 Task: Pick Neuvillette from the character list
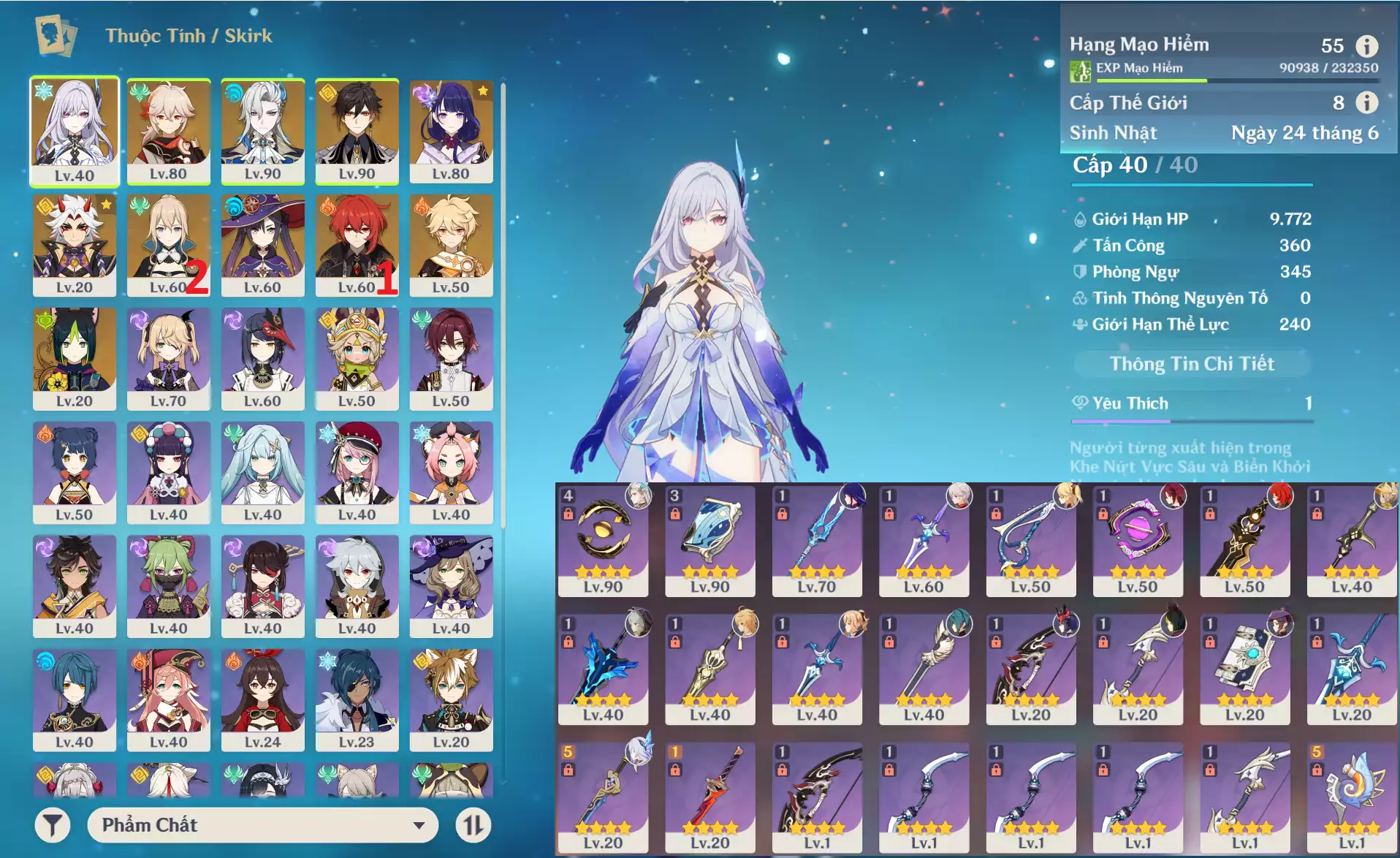pyautogui.click(x=262, y=130)
